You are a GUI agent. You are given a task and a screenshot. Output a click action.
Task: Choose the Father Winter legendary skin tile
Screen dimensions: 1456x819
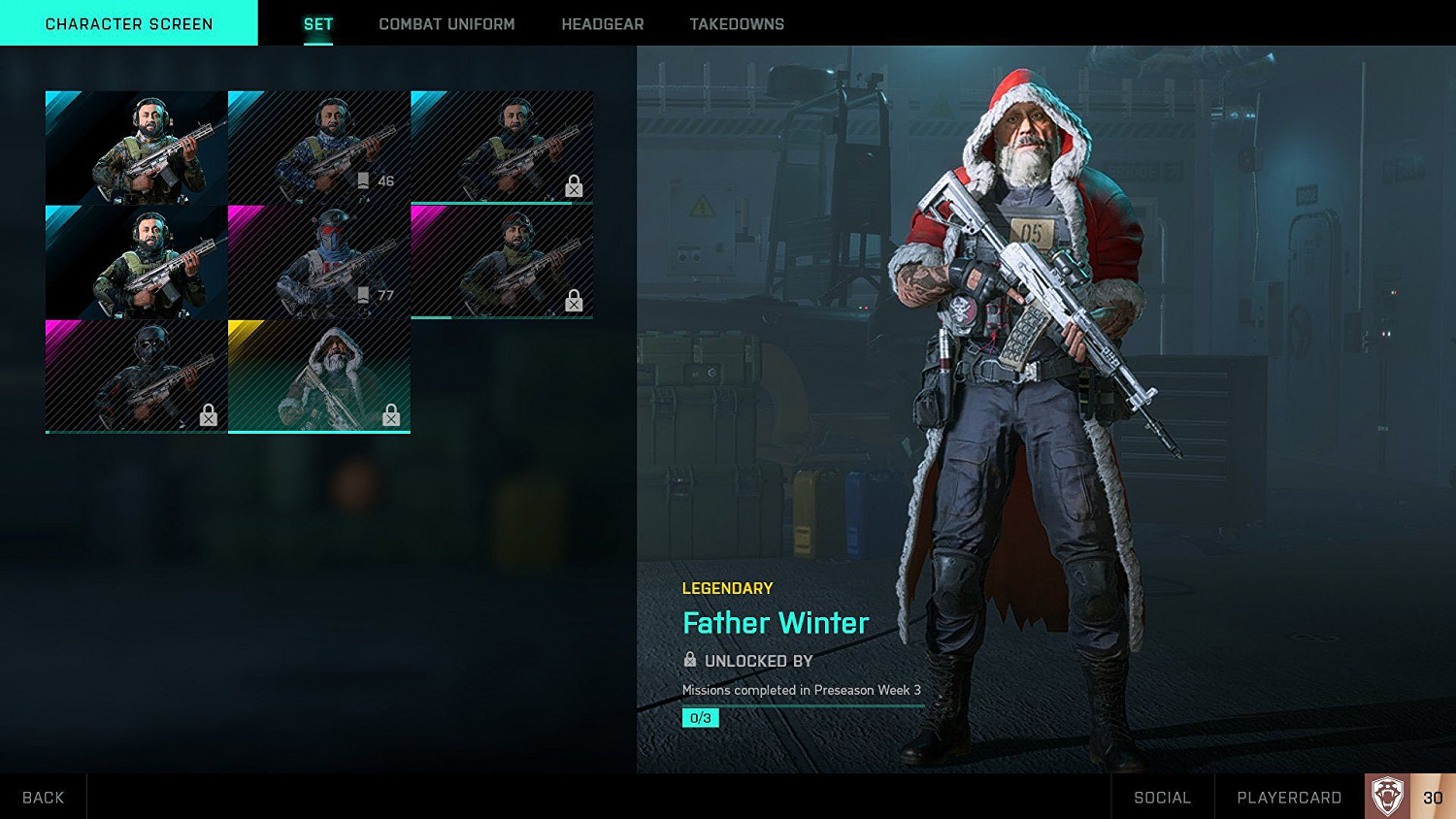(x=318, y=377)
